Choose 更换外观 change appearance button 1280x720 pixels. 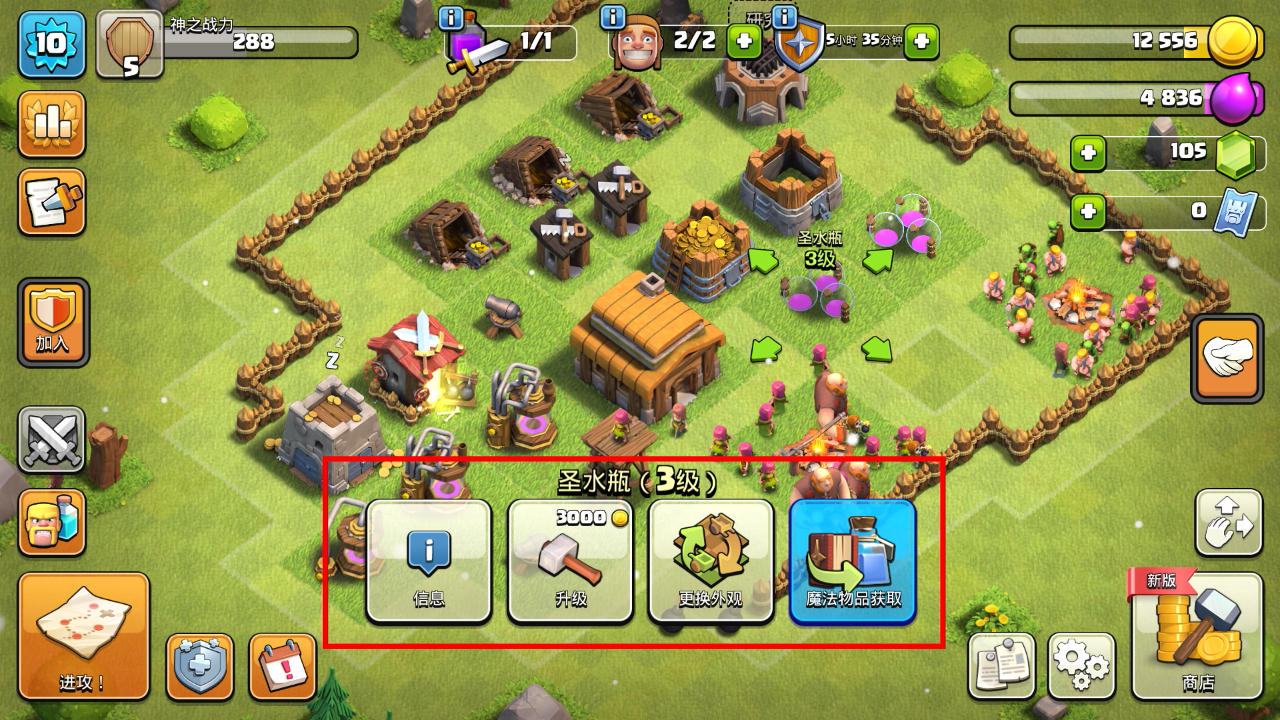[x=711, y=561]
